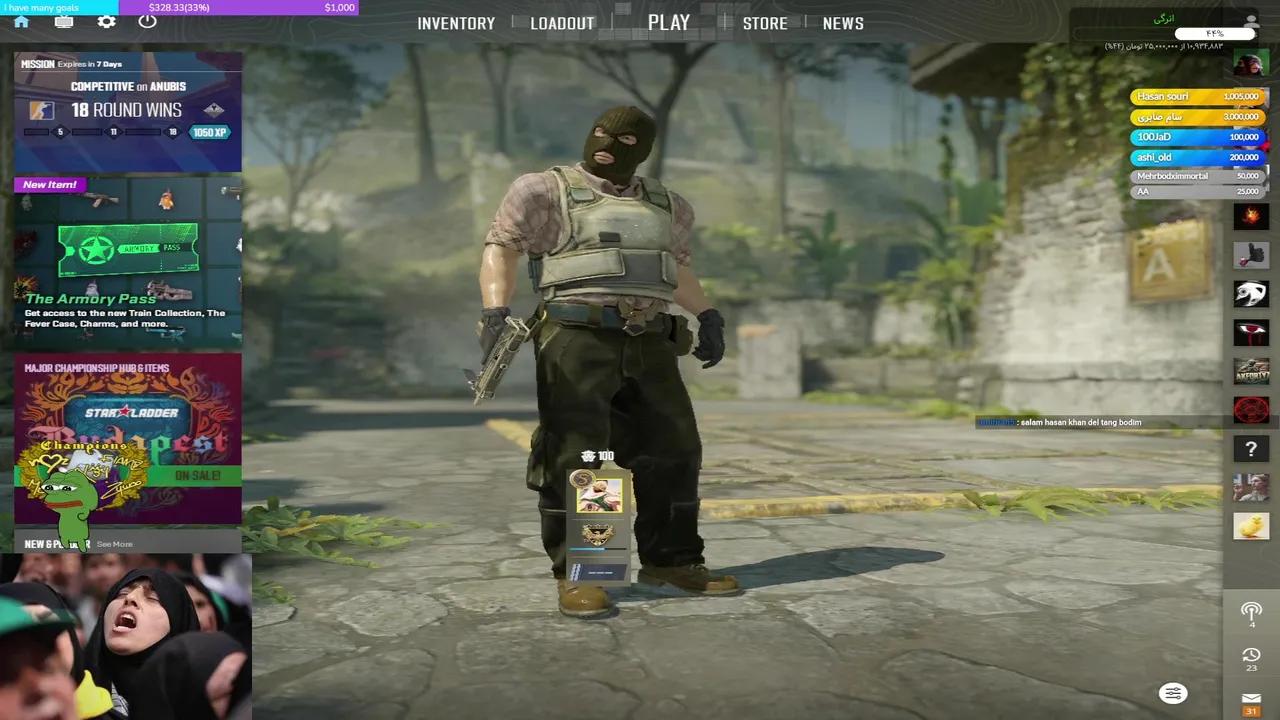Screen dimensions: 1280x720
Task: Open the profile dropdown at top right
Action: pyautogui.click(x=1251, y=22)
